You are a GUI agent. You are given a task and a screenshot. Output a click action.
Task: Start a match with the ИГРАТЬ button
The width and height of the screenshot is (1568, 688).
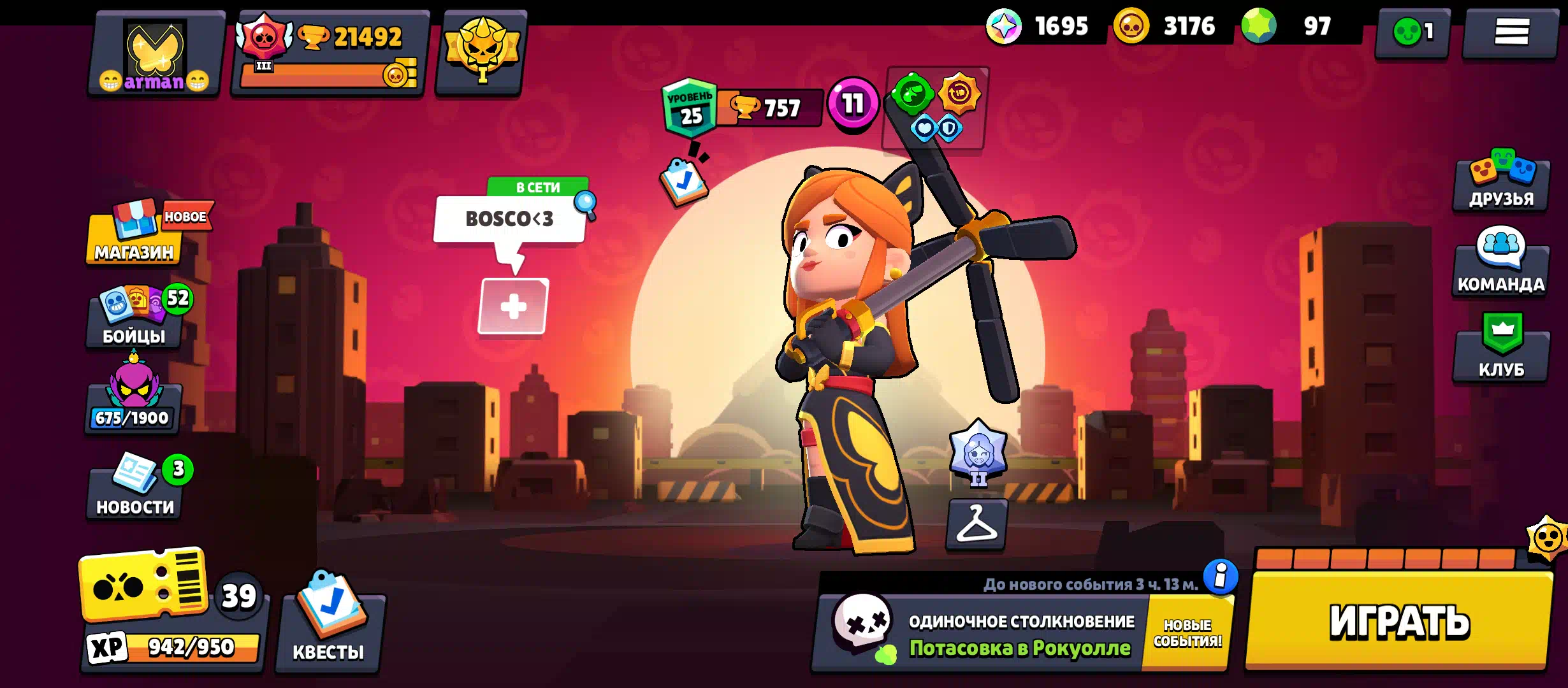click(x=1399, y=620)
